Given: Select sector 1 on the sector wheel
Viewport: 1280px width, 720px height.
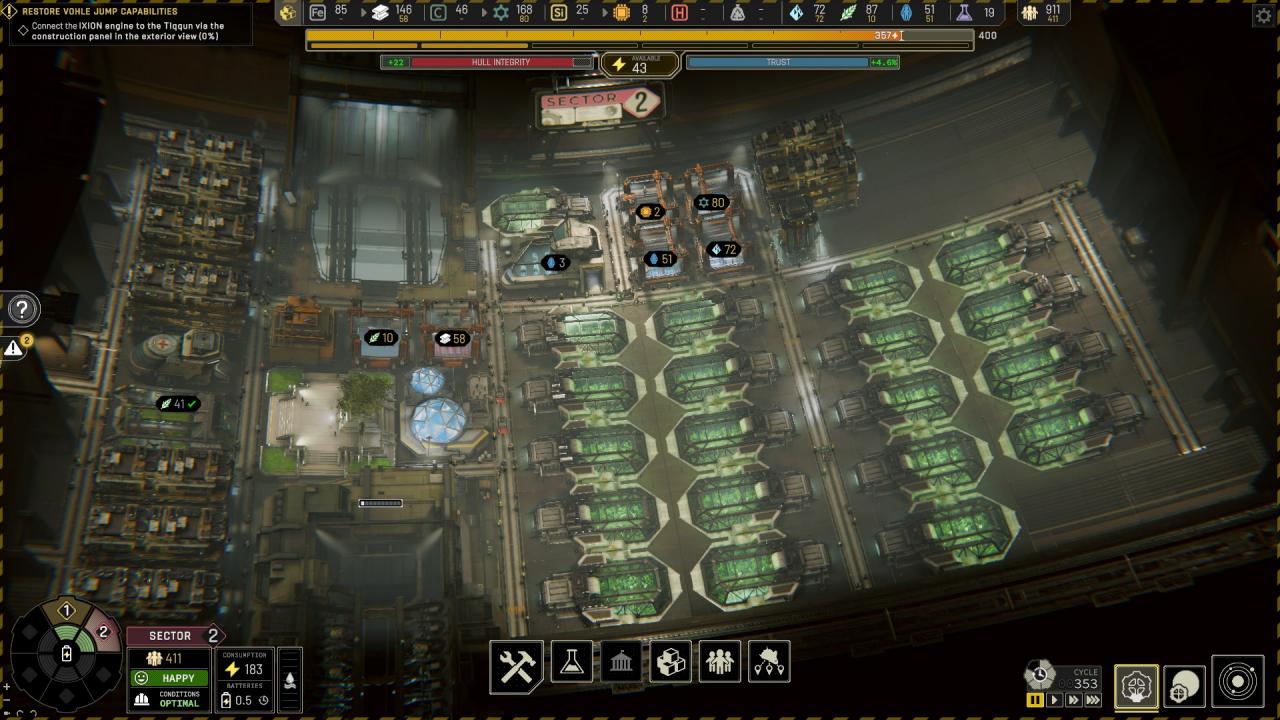Looking at the screenshot, I should pos(67,611).
